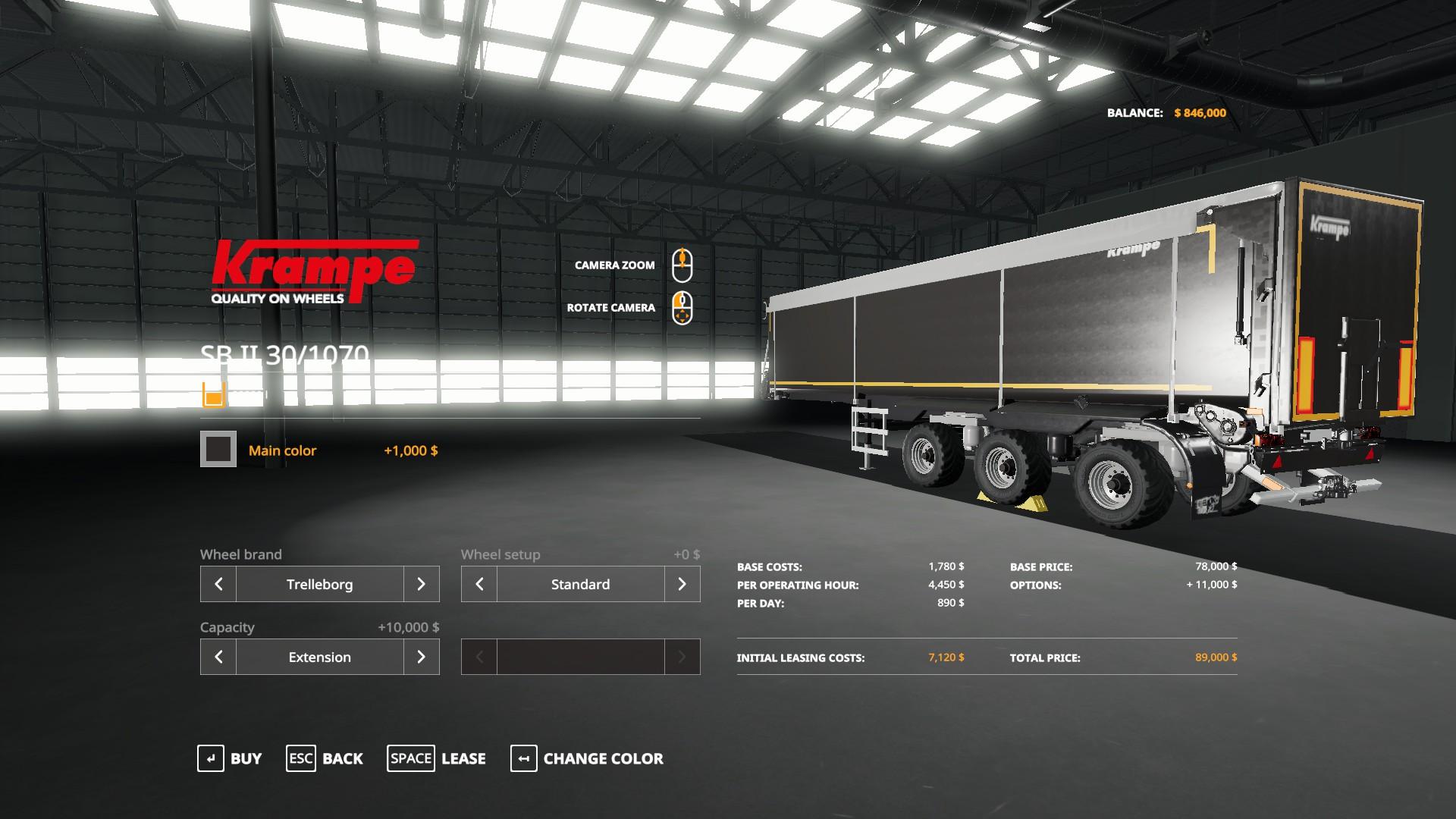Choose next Wheel setup option
This screenshot has height=819, width=1456.
pyautogui.click(x=682, y=584)
